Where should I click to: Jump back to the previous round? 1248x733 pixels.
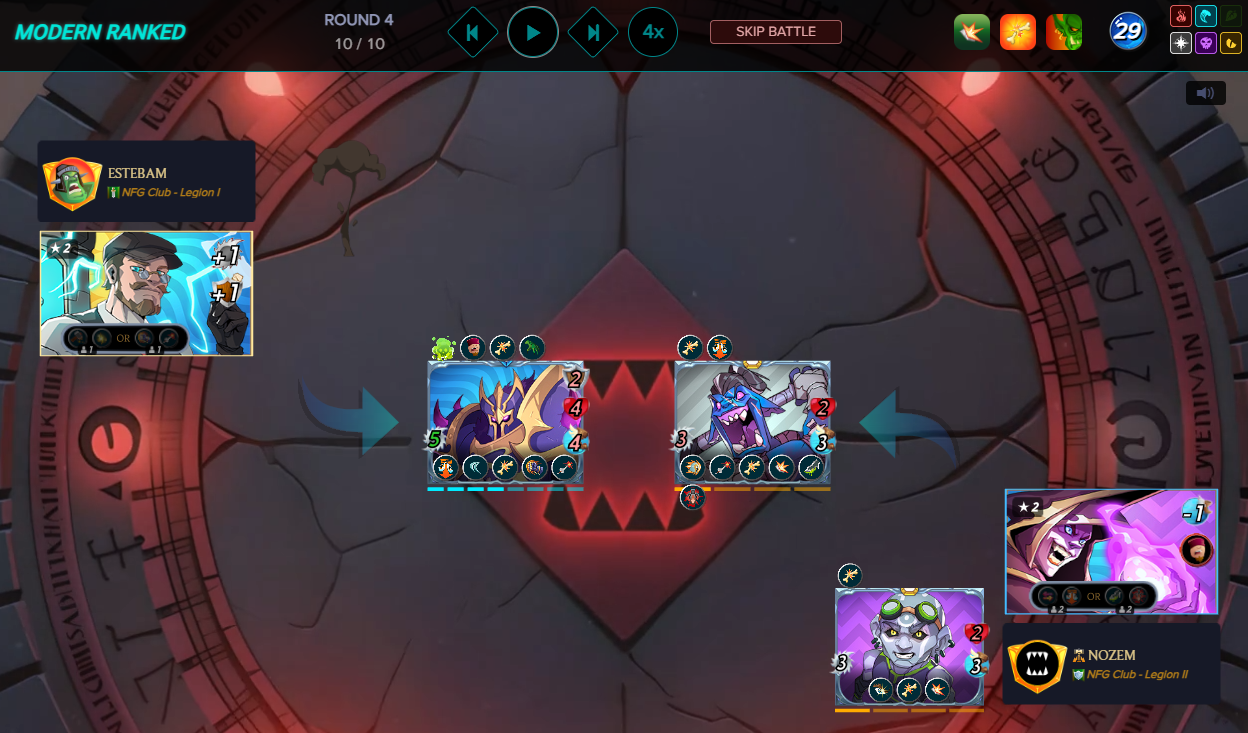pos(472,33)
